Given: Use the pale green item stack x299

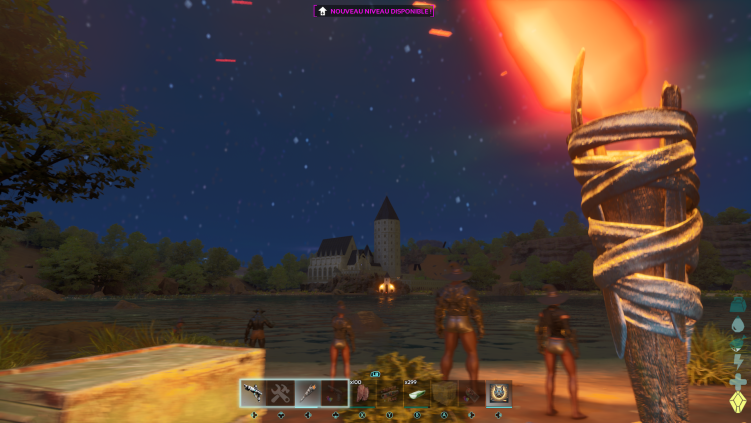Looking at the screenshot, I should [x=416, y=393].
